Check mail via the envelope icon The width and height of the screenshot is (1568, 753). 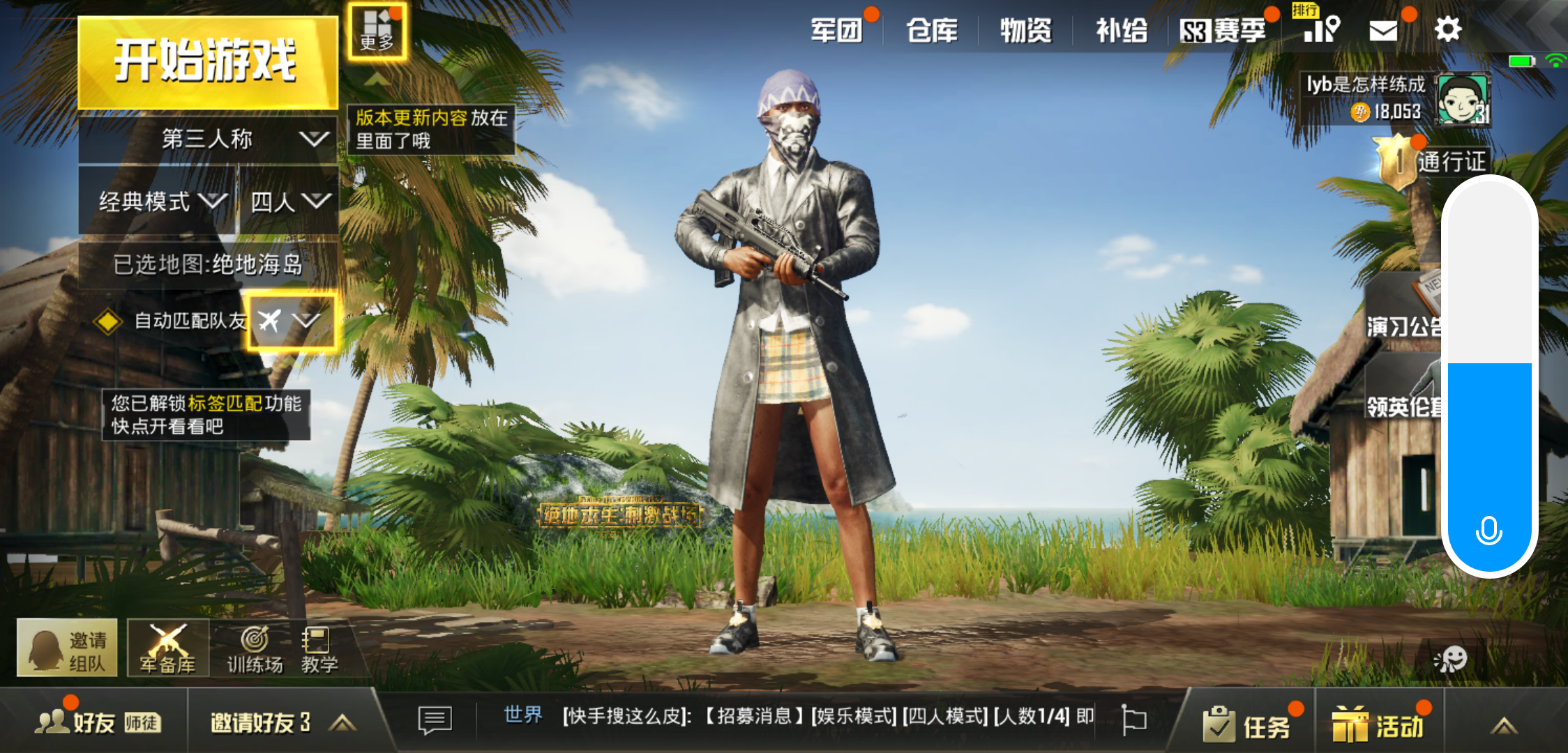[x=1385, y=29]
